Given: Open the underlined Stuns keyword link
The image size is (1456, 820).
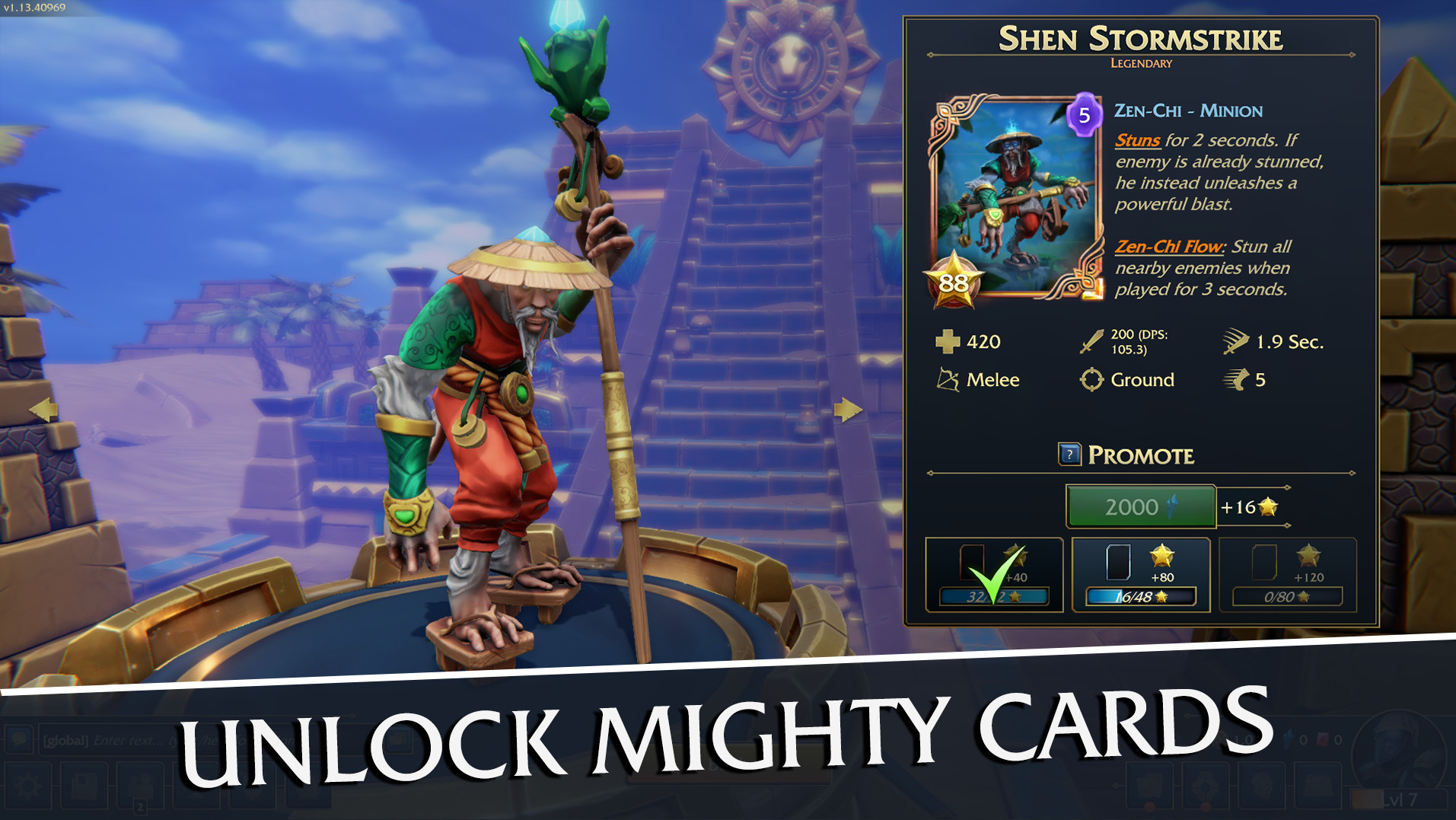Looking at the screenshot, I should tap(1137, 140).
